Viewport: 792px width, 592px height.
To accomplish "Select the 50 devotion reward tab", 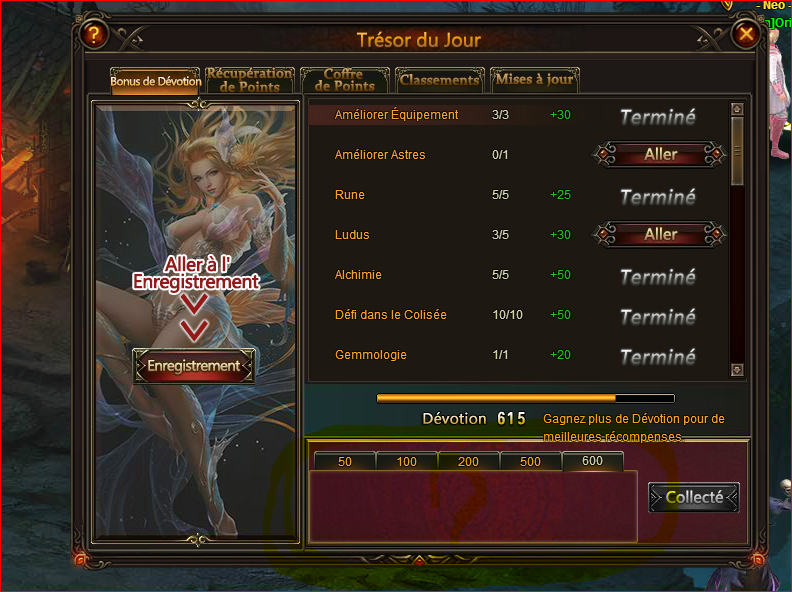I will pos(345,461).
